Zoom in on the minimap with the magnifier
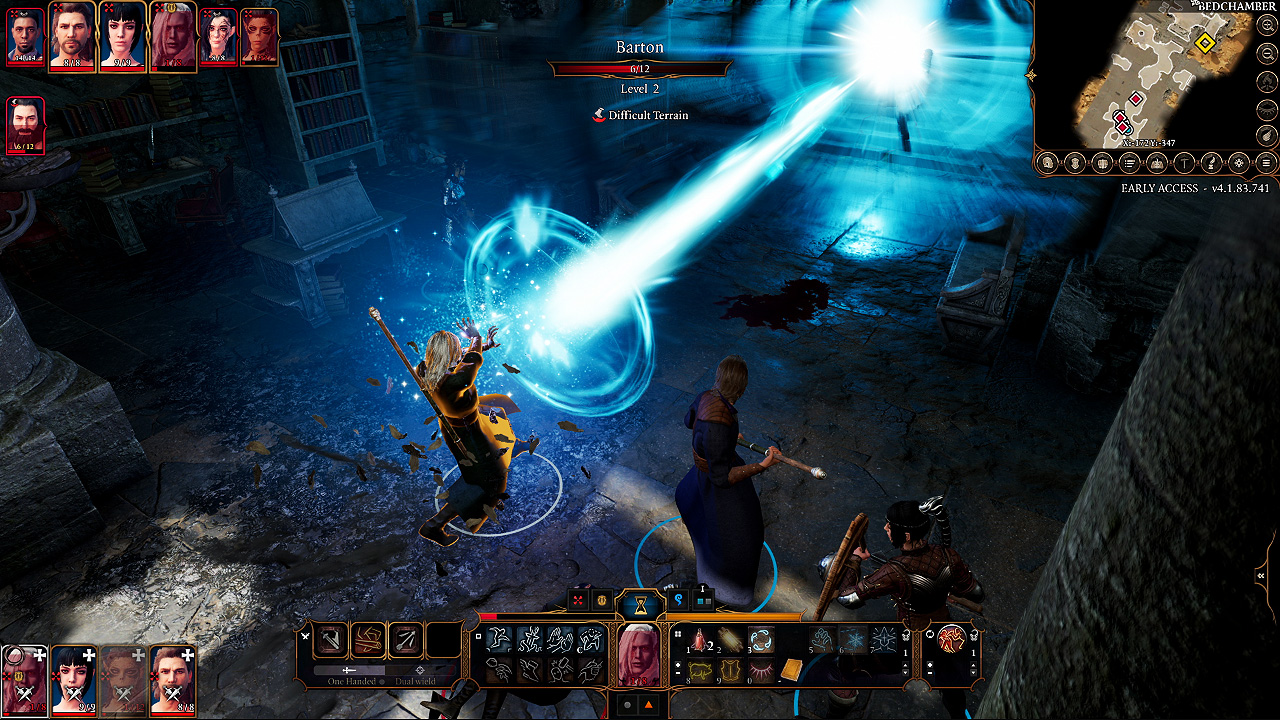The image size is (1280, 720). tap(1266, 25)
